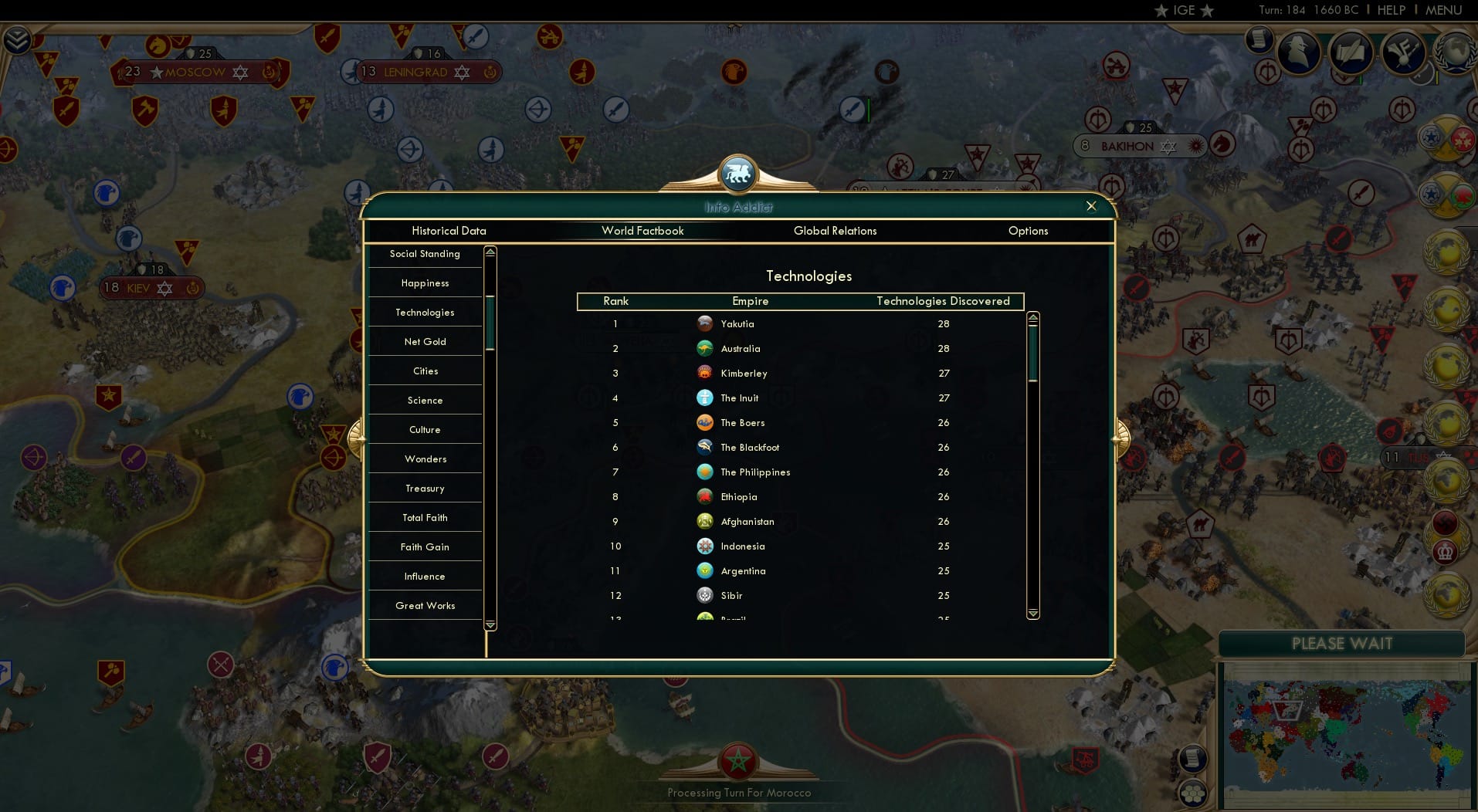Click the Info Addict lion crest above the dialog

[x=739, y=174]
